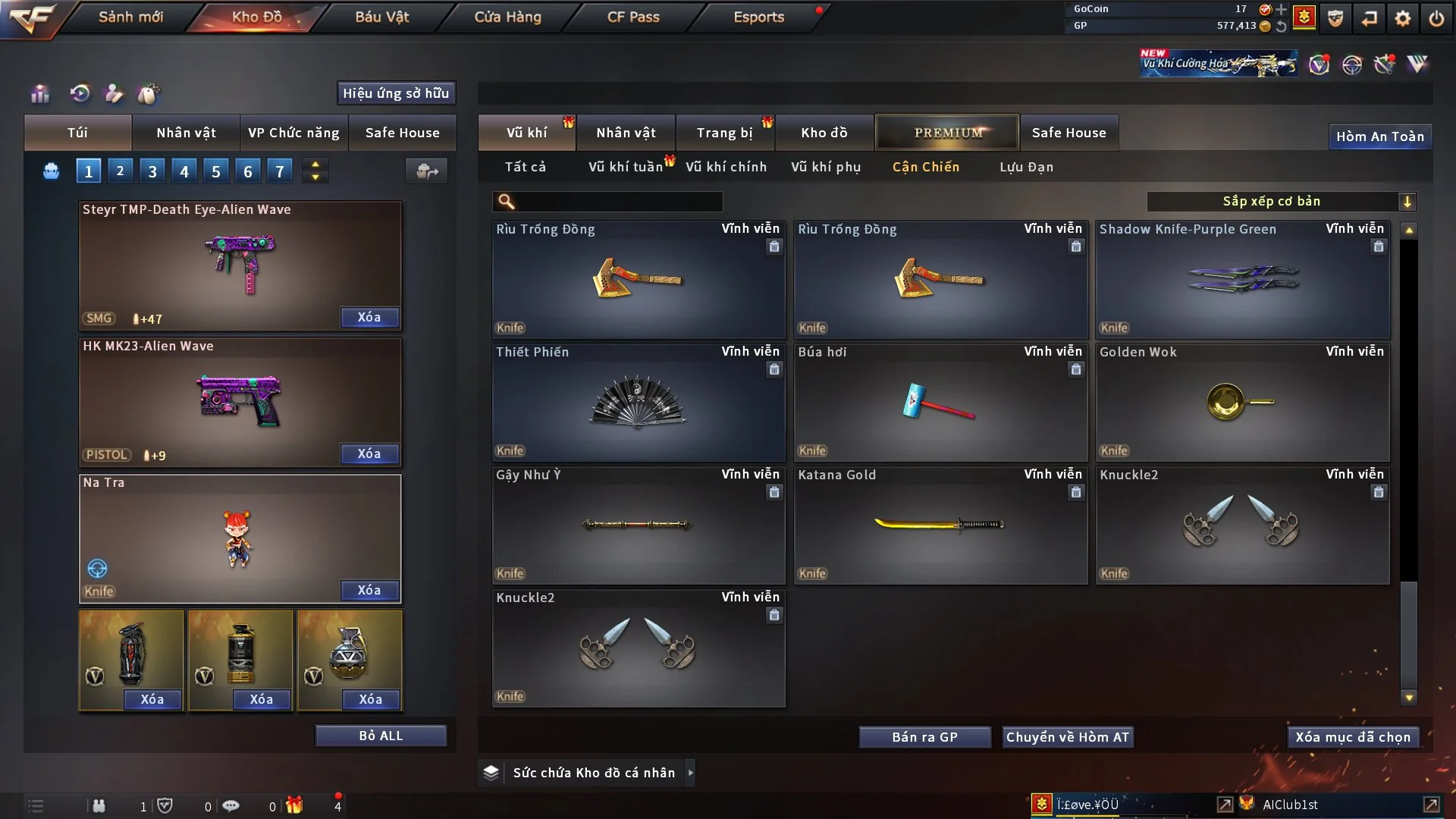Filter by Lựu Đạn grenades
Image resolution: width=1456 pixels, height=819 pixels.
pyautogui.click(x=1026, y=167)
